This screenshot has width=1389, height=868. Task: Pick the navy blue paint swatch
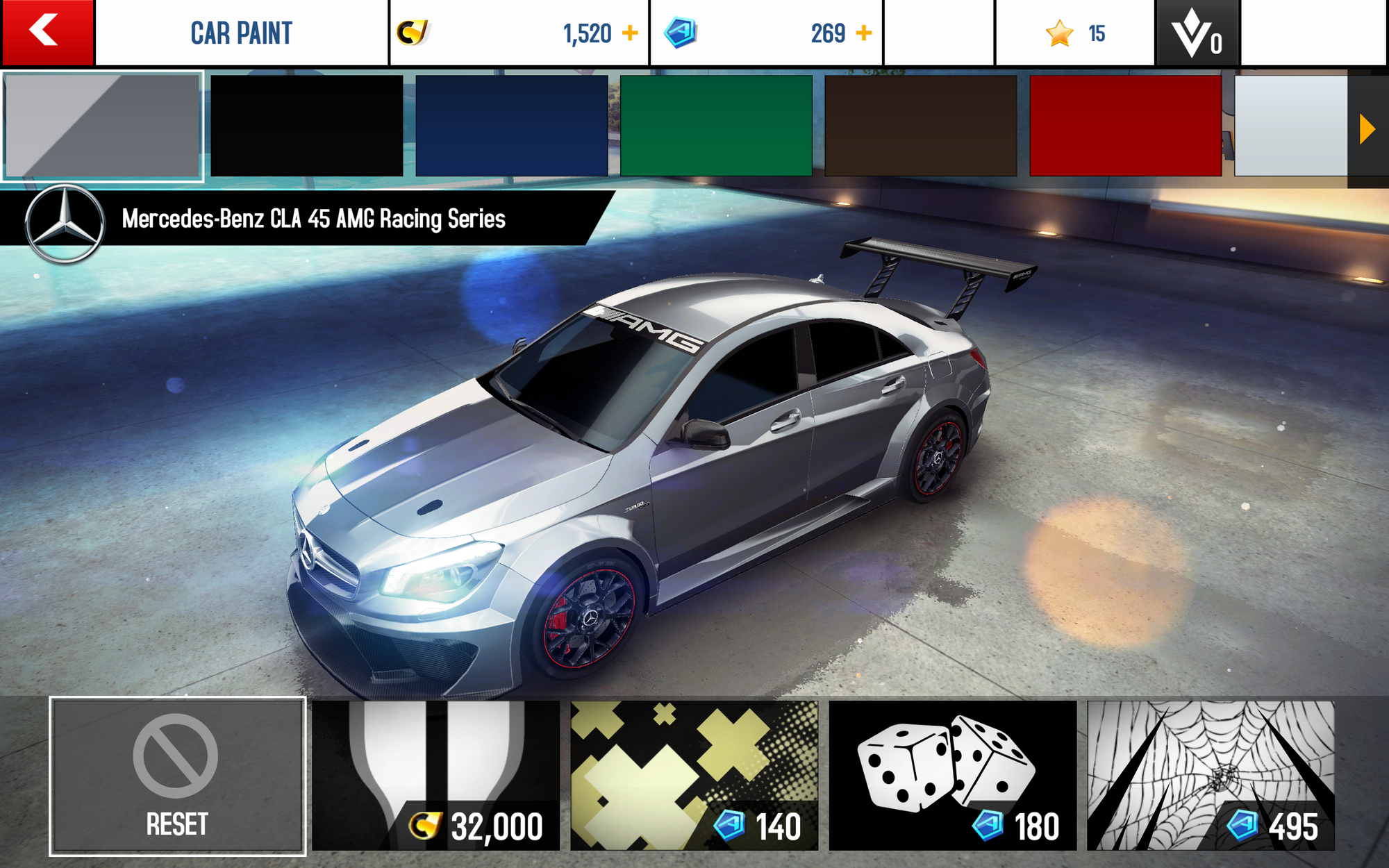point(511,126)
